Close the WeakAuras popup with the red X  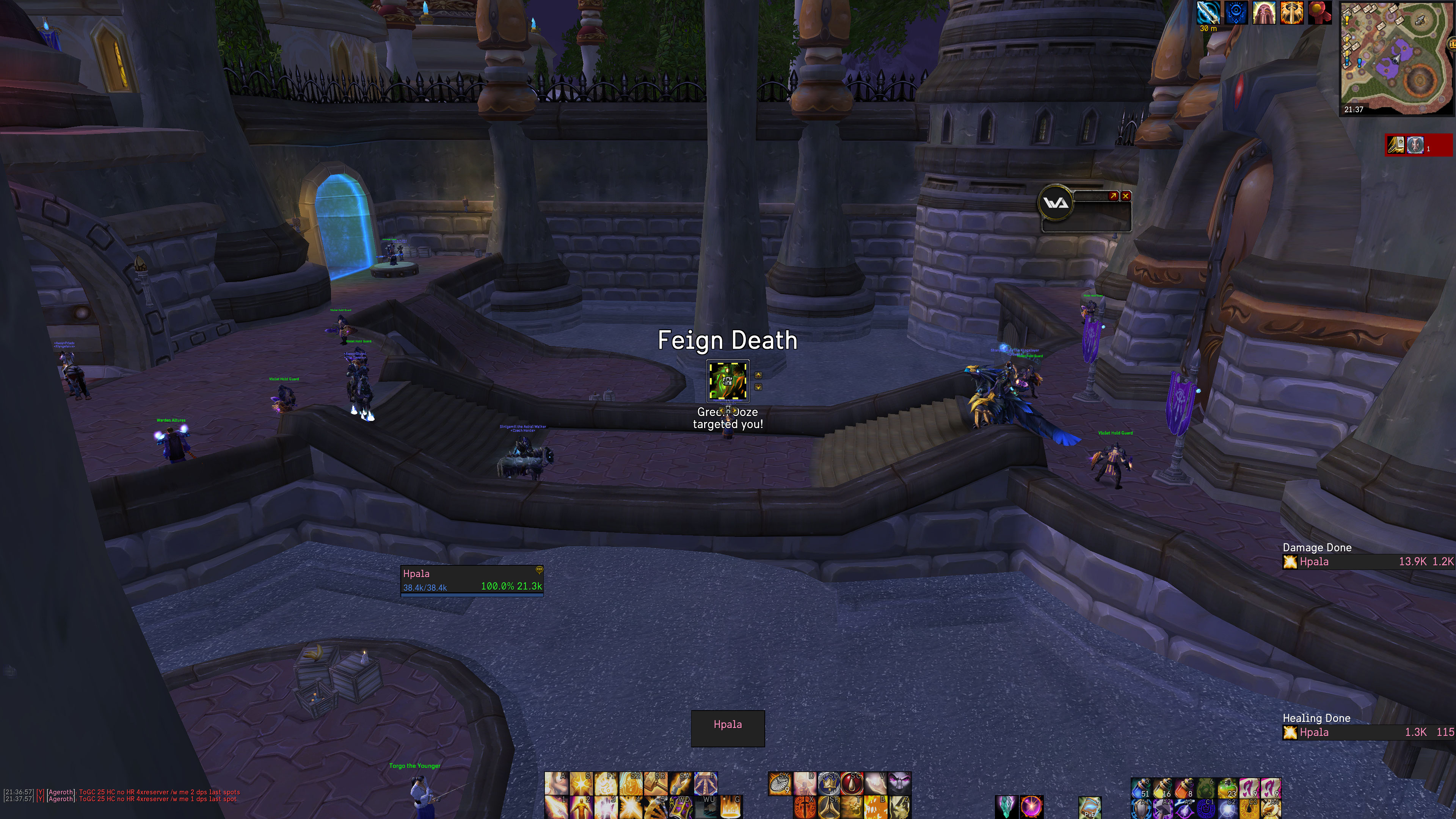point(1126,196)
